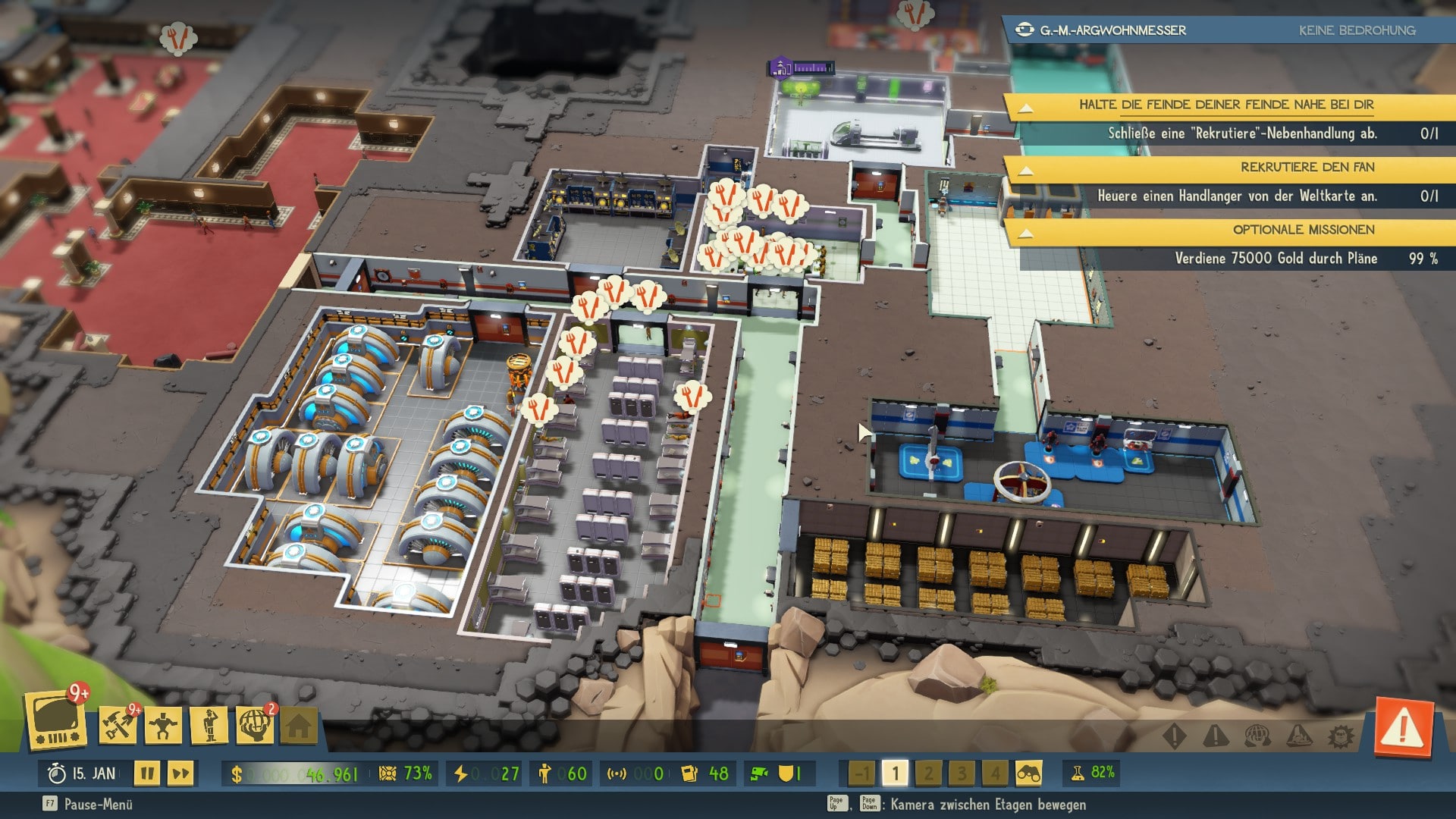Switch to floor 1 view
The image size is (1456, 819).
click(895, 773)
